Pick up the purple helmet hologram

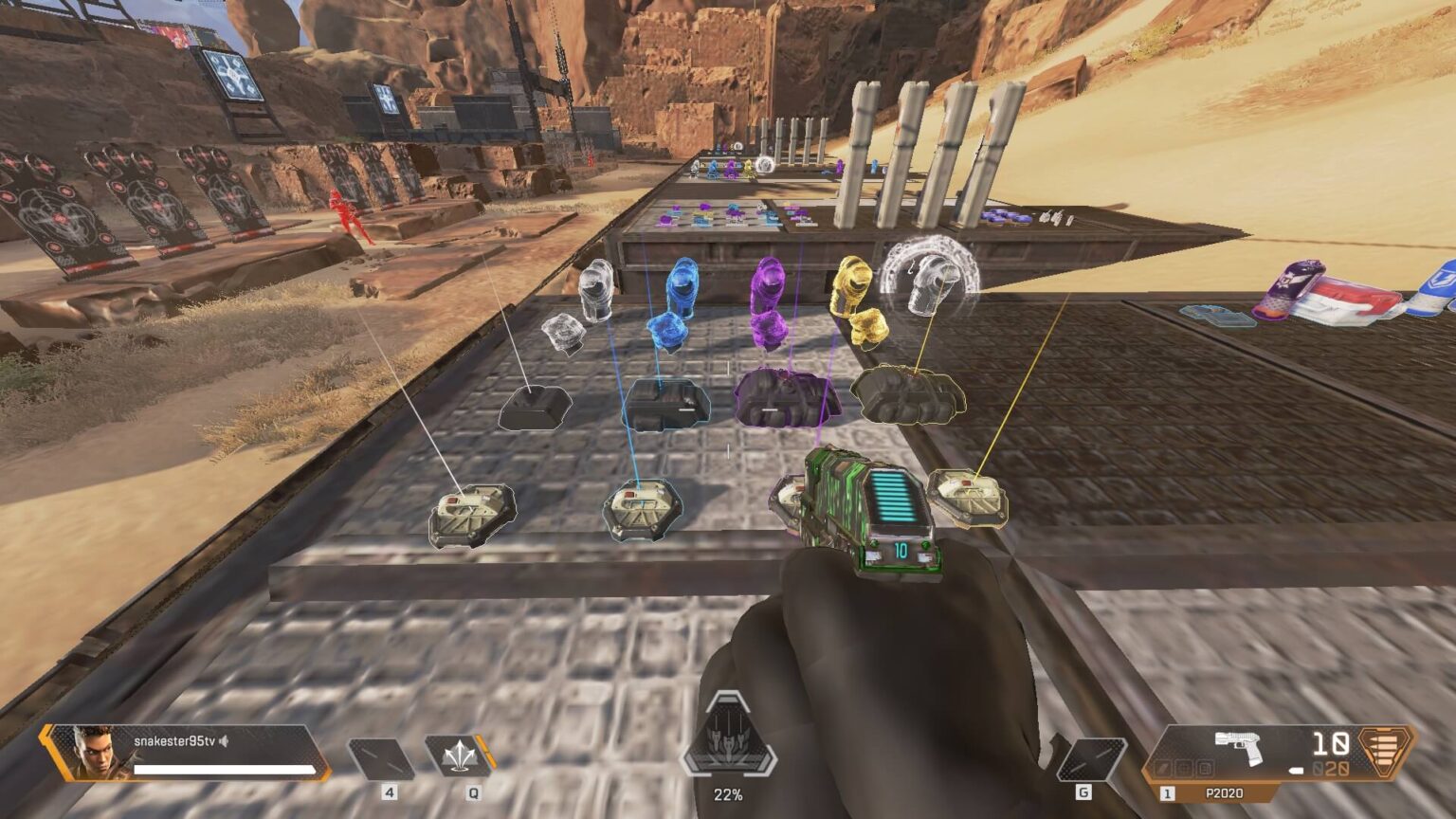tap(770, 284)
